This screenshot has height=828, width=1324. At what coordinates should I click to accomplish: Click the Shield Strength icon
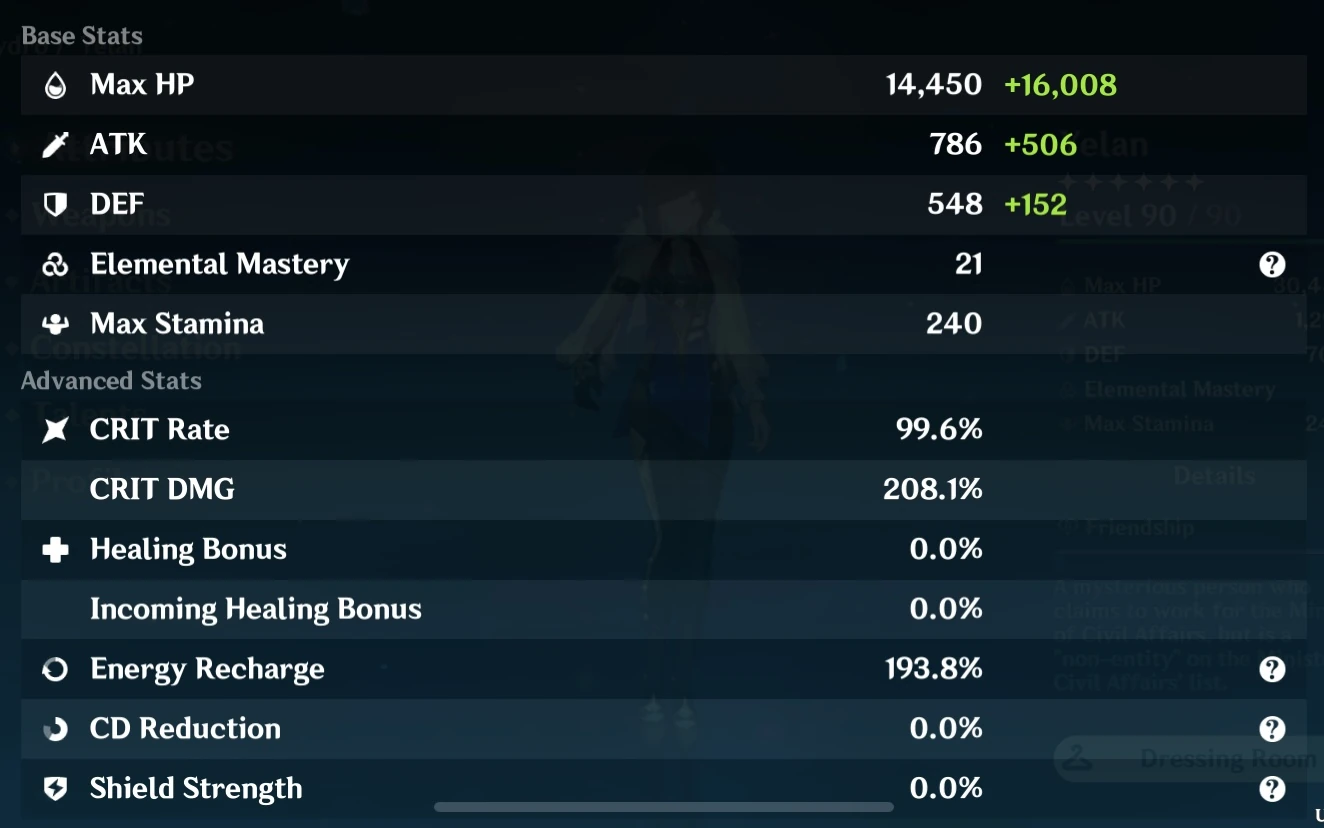56,789
